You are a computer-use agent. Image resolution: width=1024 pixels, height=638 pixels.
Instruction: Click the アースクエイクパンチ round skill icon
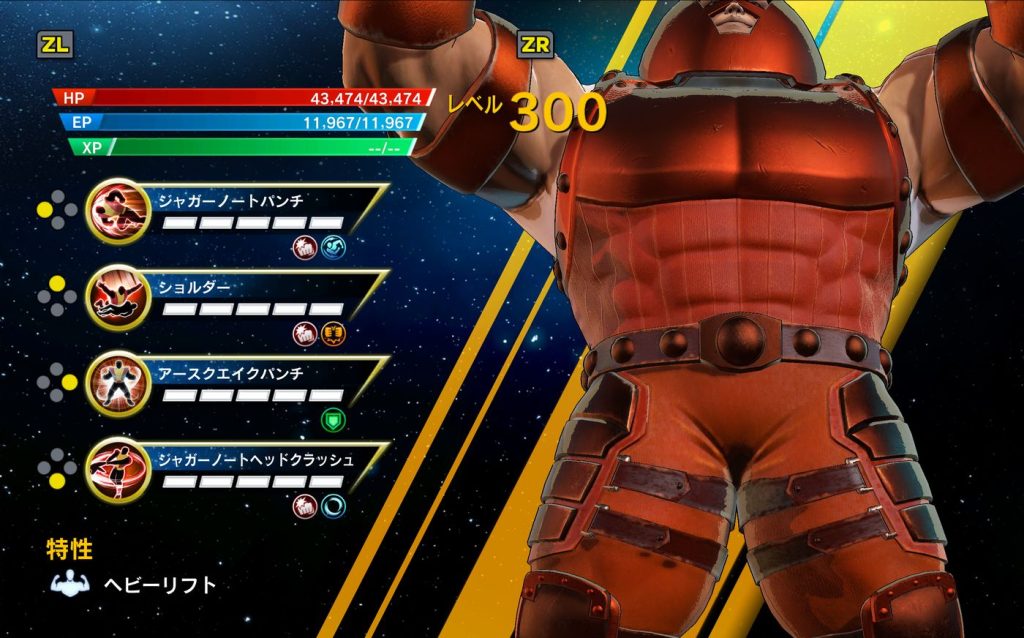coord(117,383)
